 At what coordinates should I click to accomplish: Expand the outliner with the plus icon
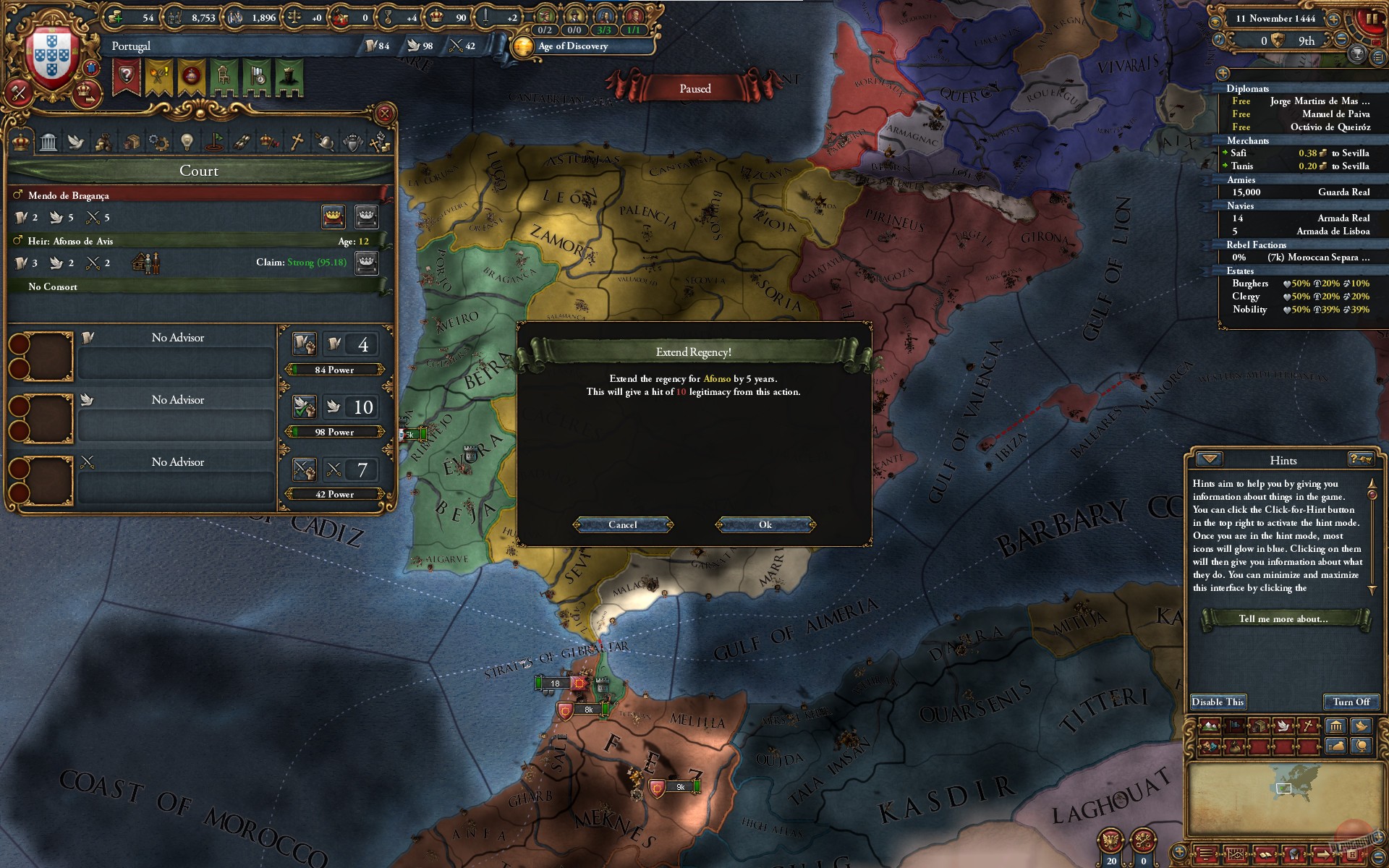[1223, 74]
